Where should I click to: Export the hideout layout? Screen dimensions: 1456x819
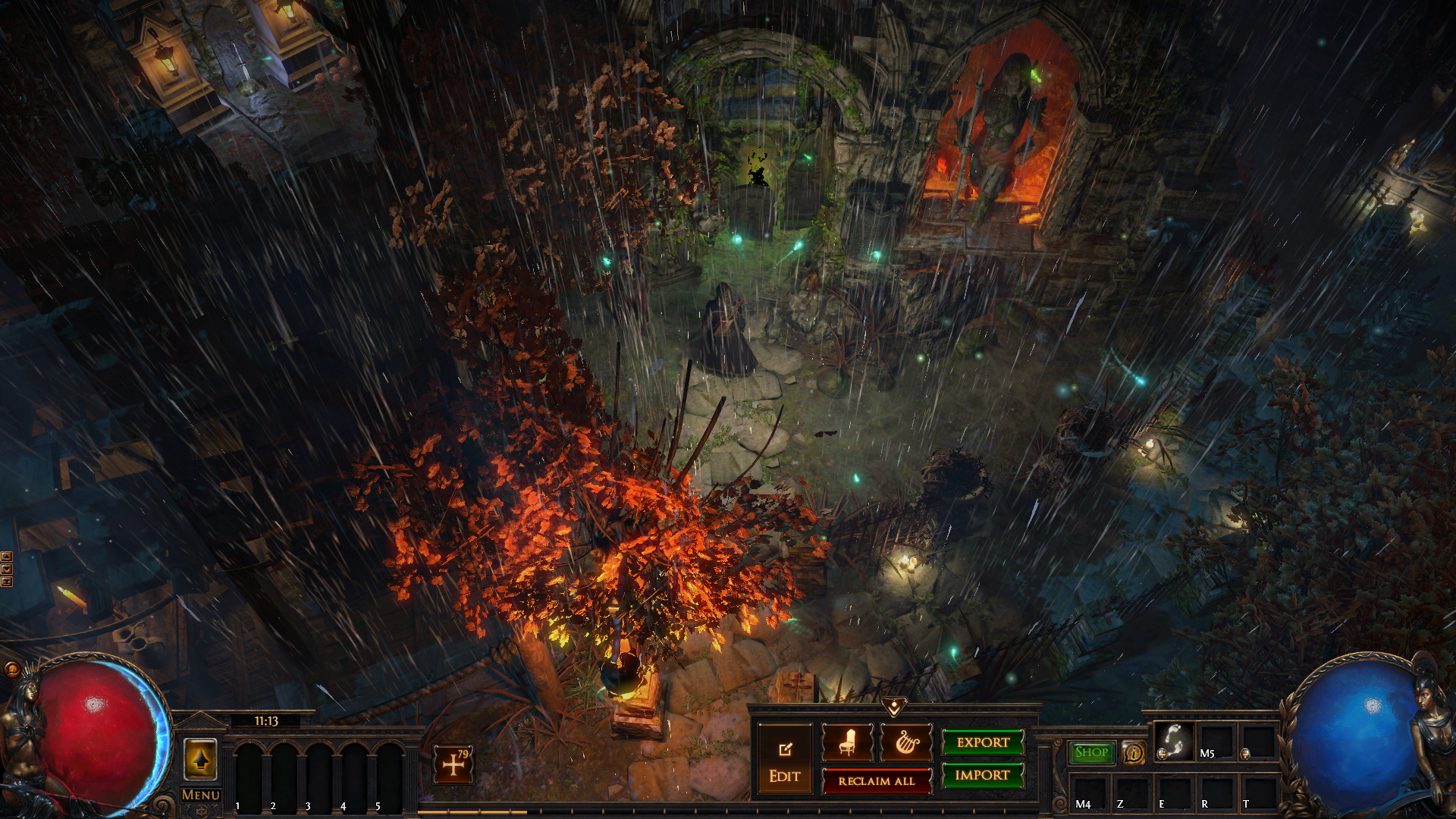983,742
